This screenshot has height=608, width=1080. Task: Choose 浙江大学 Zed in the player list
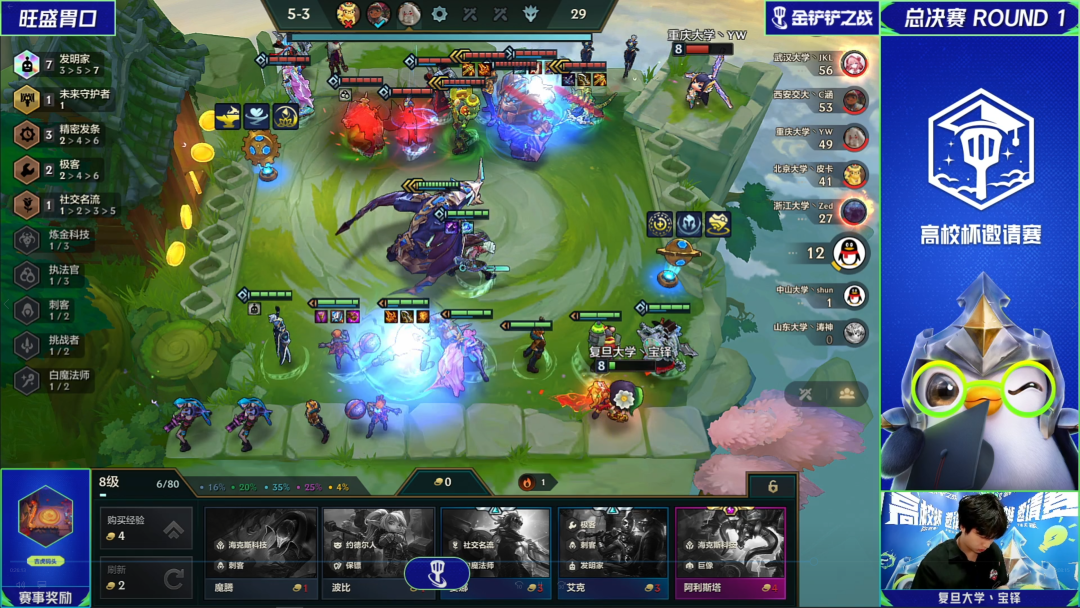(x=820, y=212)
